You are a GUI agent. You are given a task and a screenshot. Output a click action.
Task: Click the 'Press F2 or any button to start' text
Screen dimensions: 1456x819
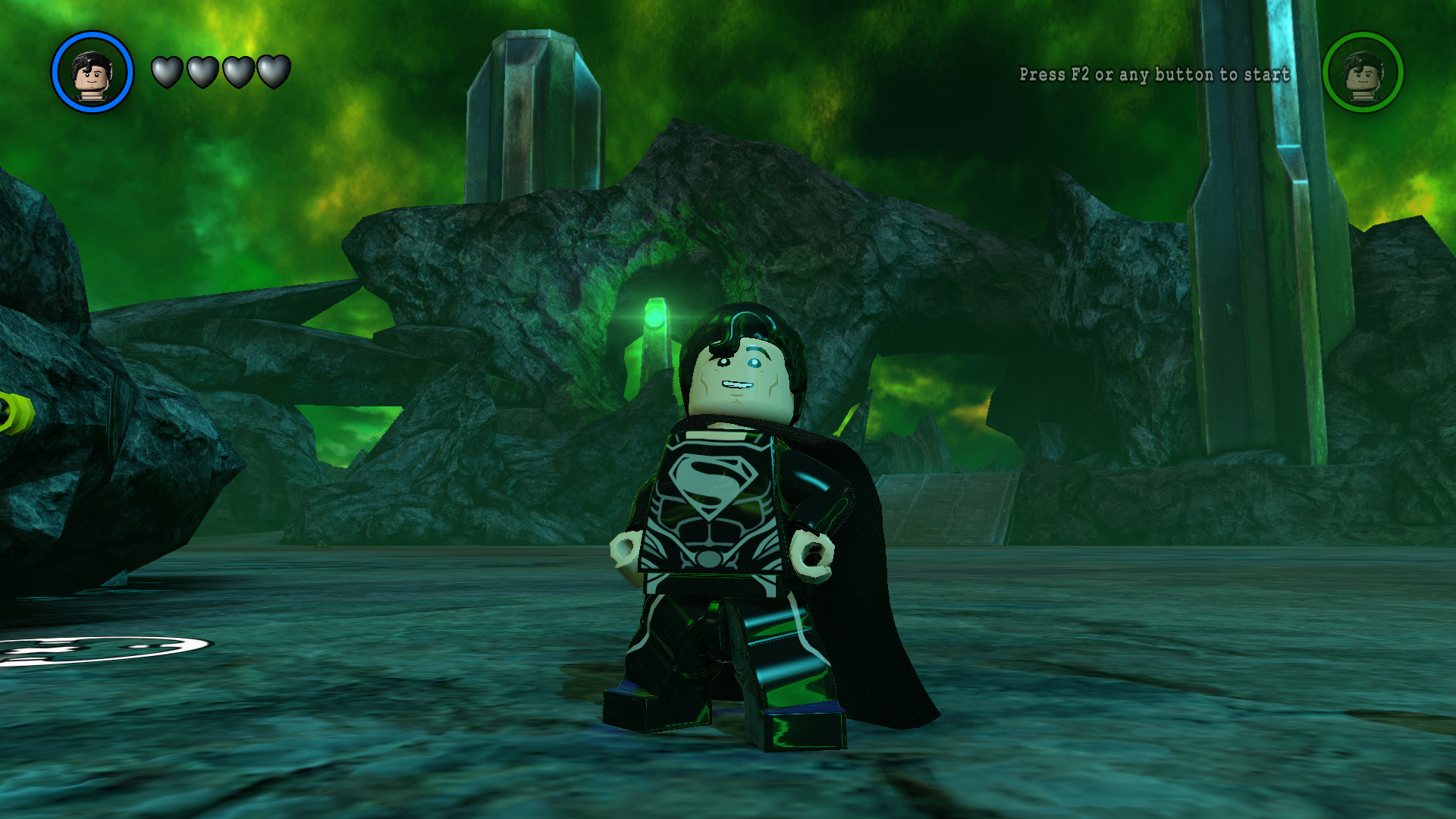(1153, 75)
